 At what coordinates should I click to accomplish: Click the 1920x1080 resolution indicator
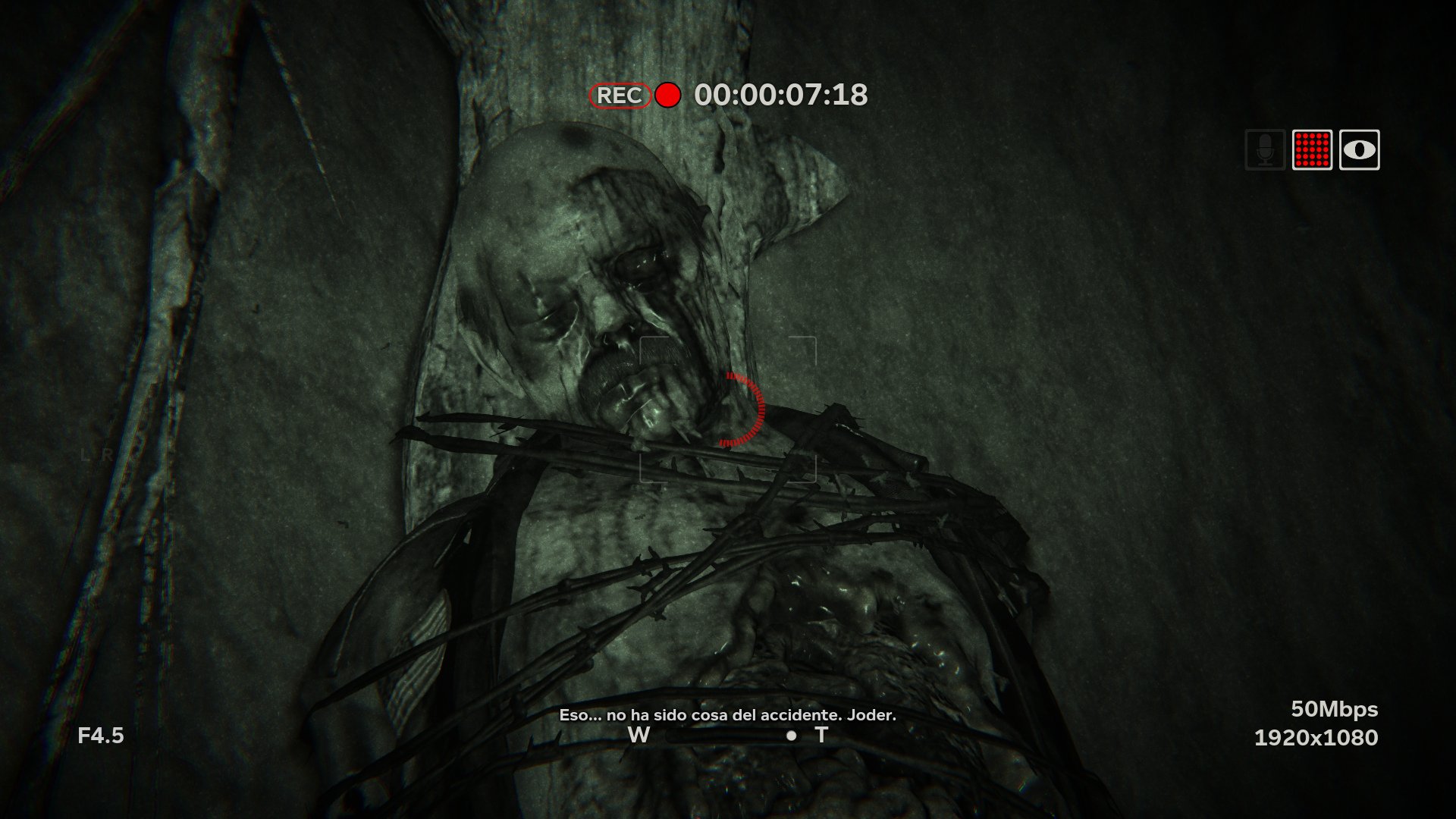(1316, 736)
